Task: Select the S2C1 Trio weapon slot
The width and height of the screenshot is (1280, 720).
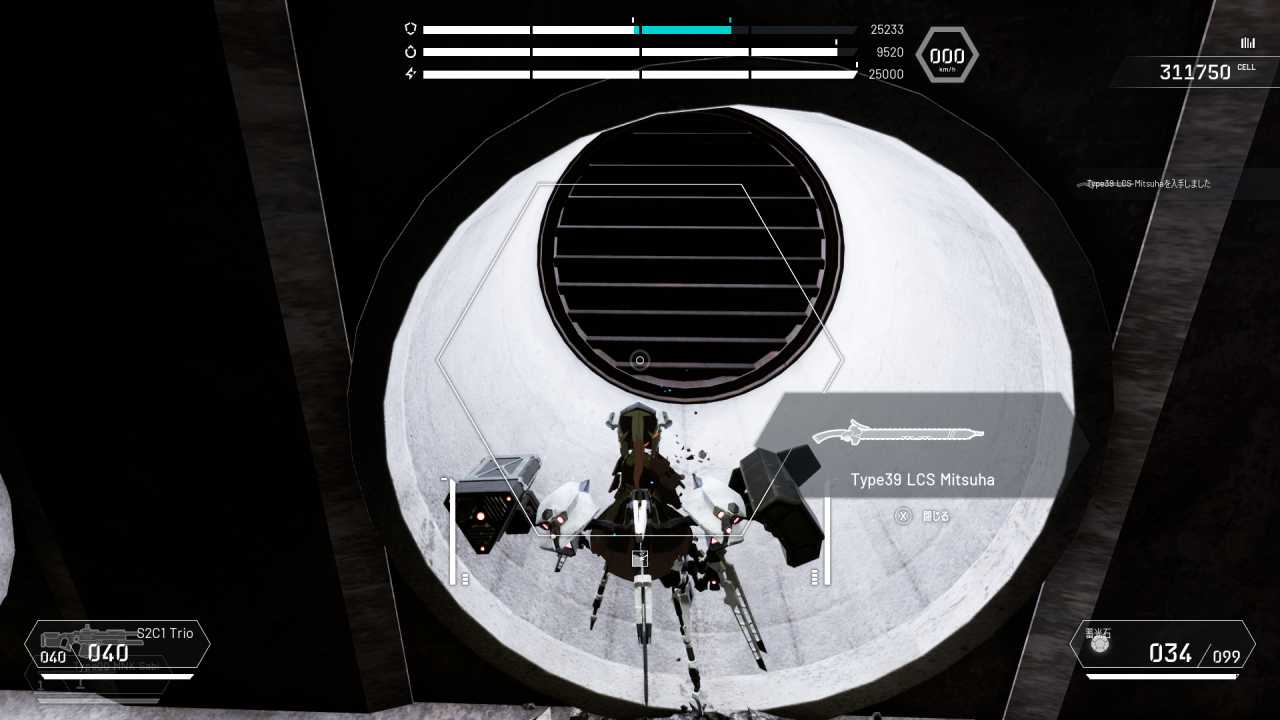Action: [x=118, y=644]
